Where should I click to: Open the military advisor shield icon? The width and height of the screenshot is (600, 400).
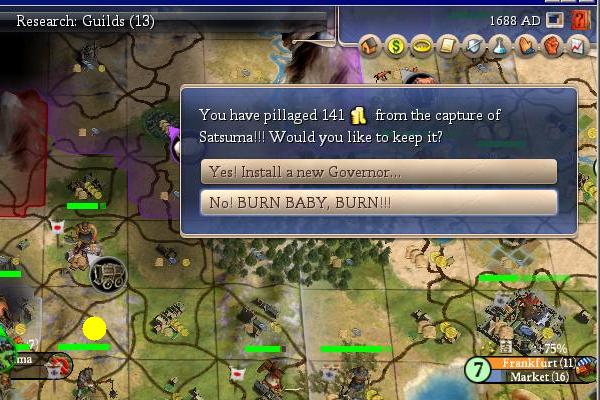click(473, 46)
